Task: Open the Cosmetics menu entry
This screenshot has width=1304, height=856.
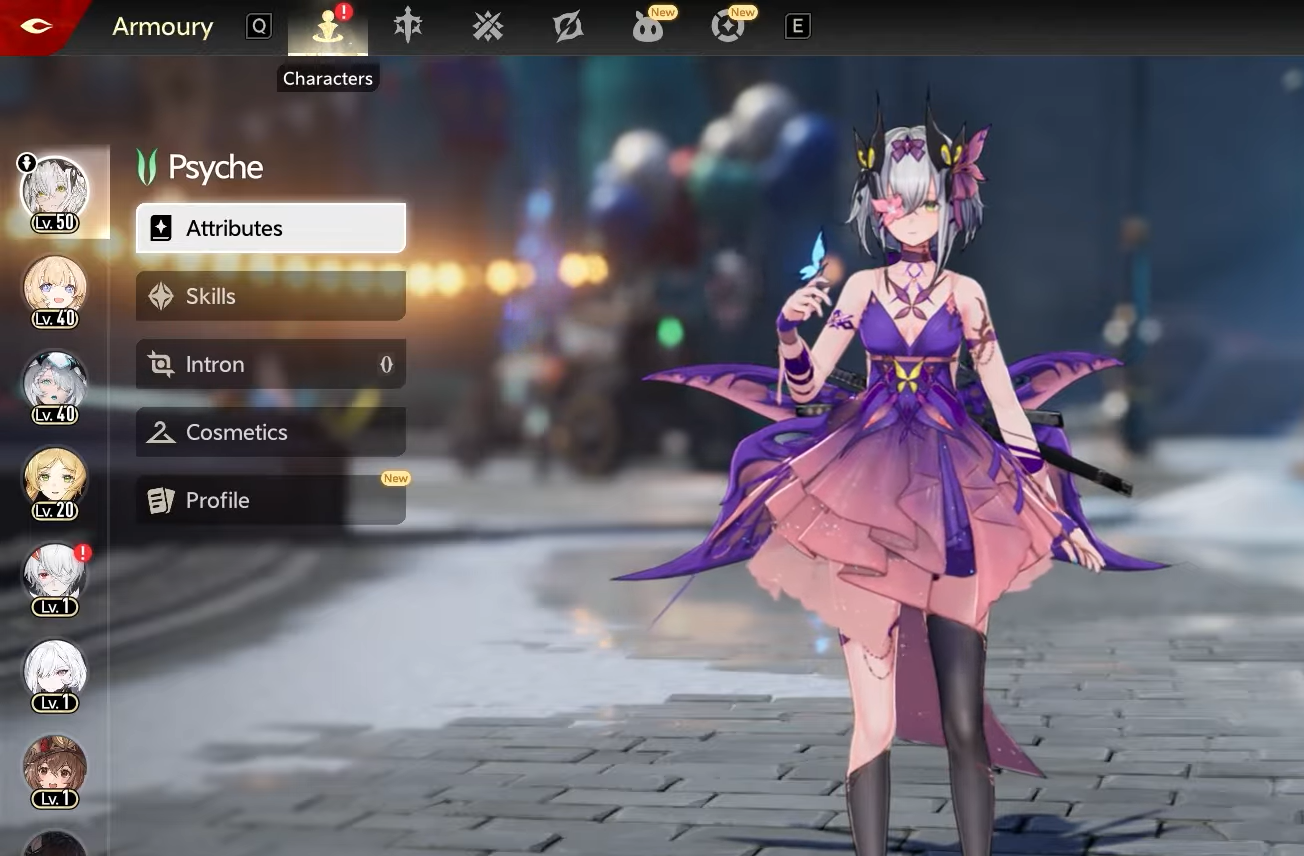Action: pyautogui.click(x=270, y=432)
